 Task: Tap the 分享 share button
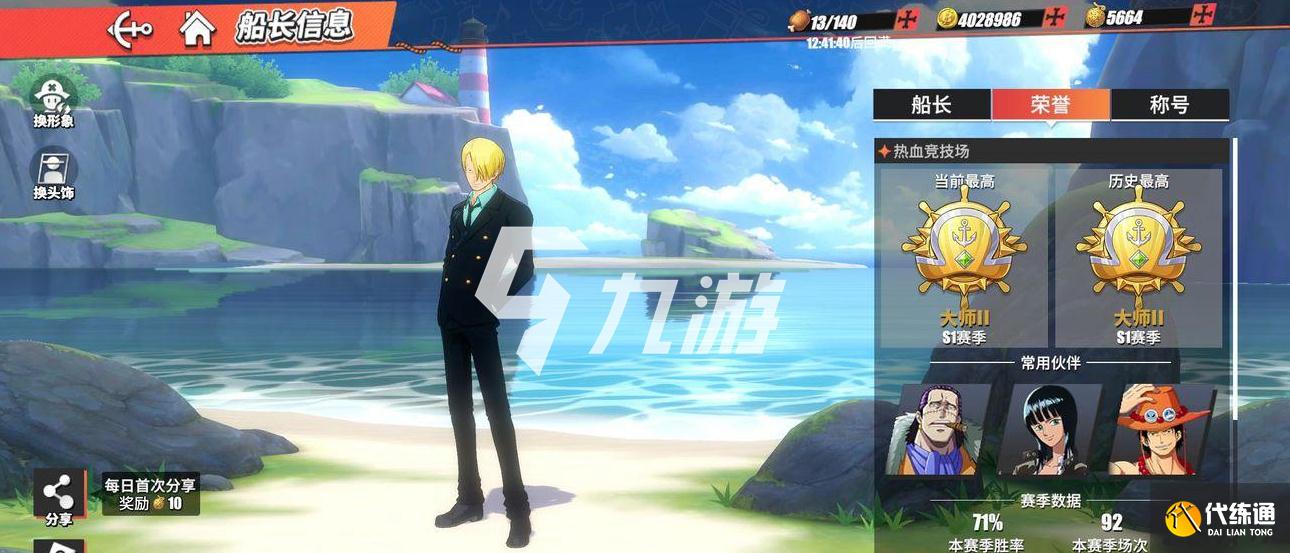(59, 496)
